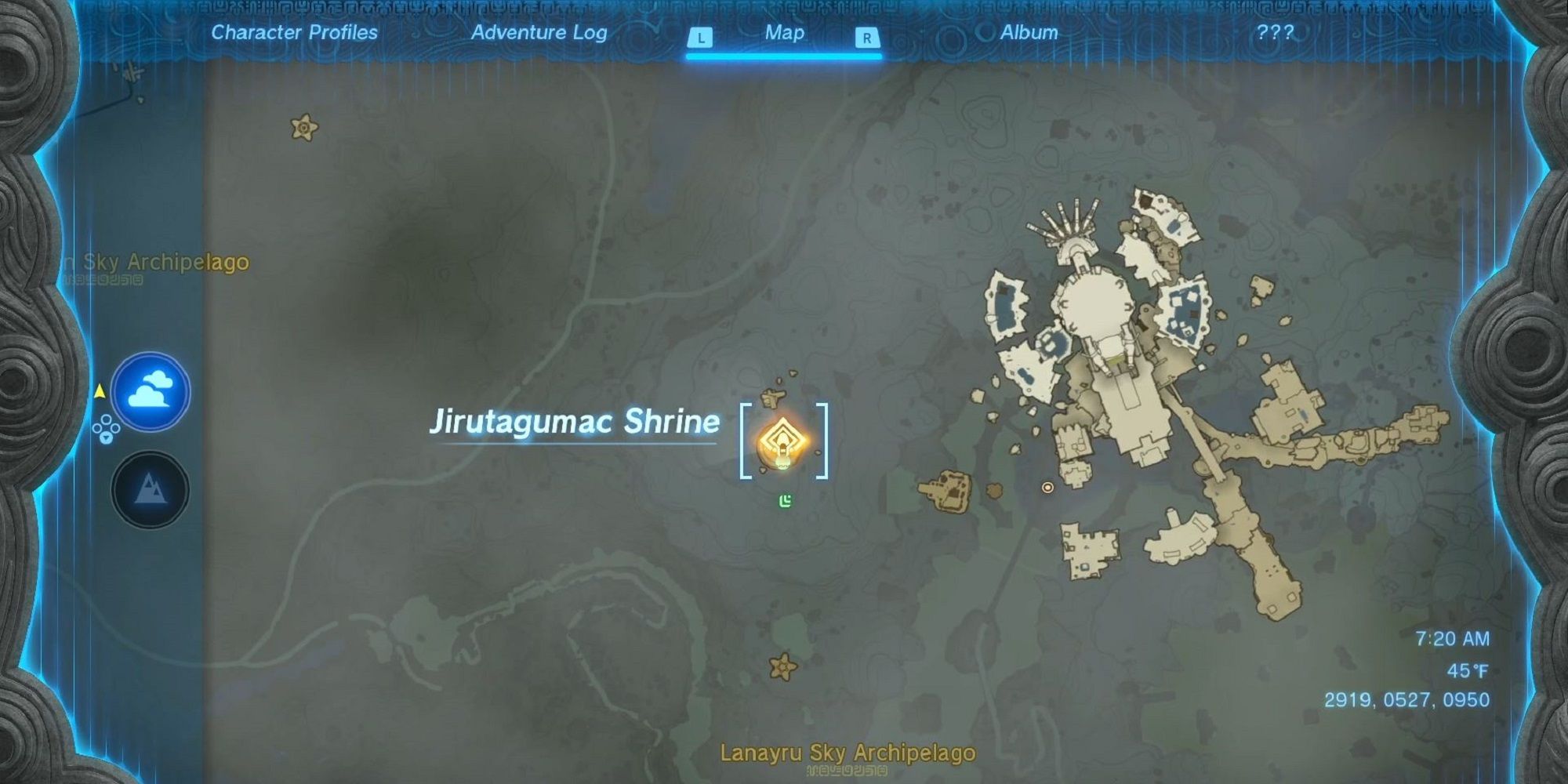Open the Album tab
This screenshot has height=784, width=1568.
1029,32
